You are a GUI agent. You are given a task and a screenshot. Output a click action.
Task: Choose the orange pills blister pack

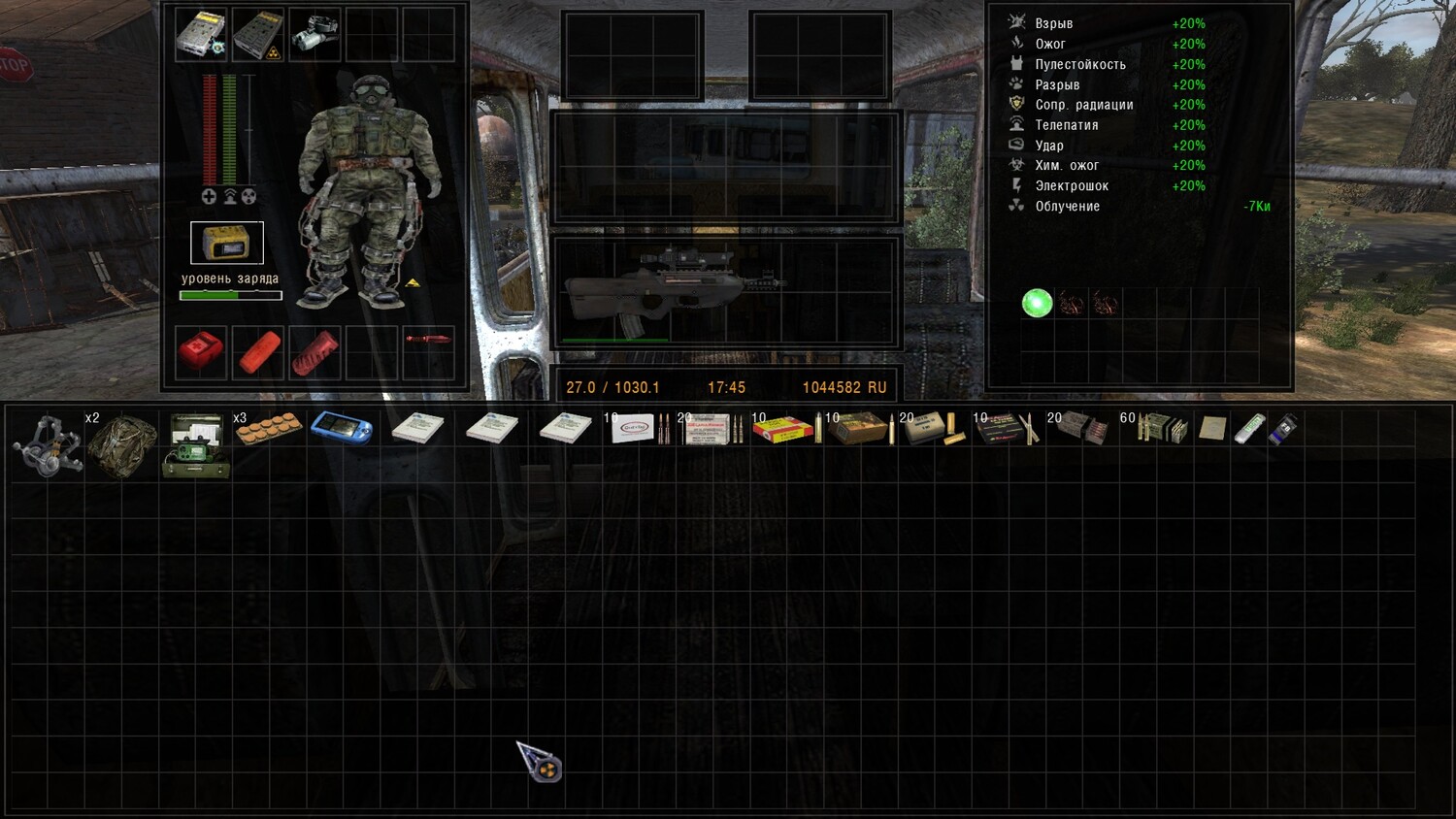269,428
